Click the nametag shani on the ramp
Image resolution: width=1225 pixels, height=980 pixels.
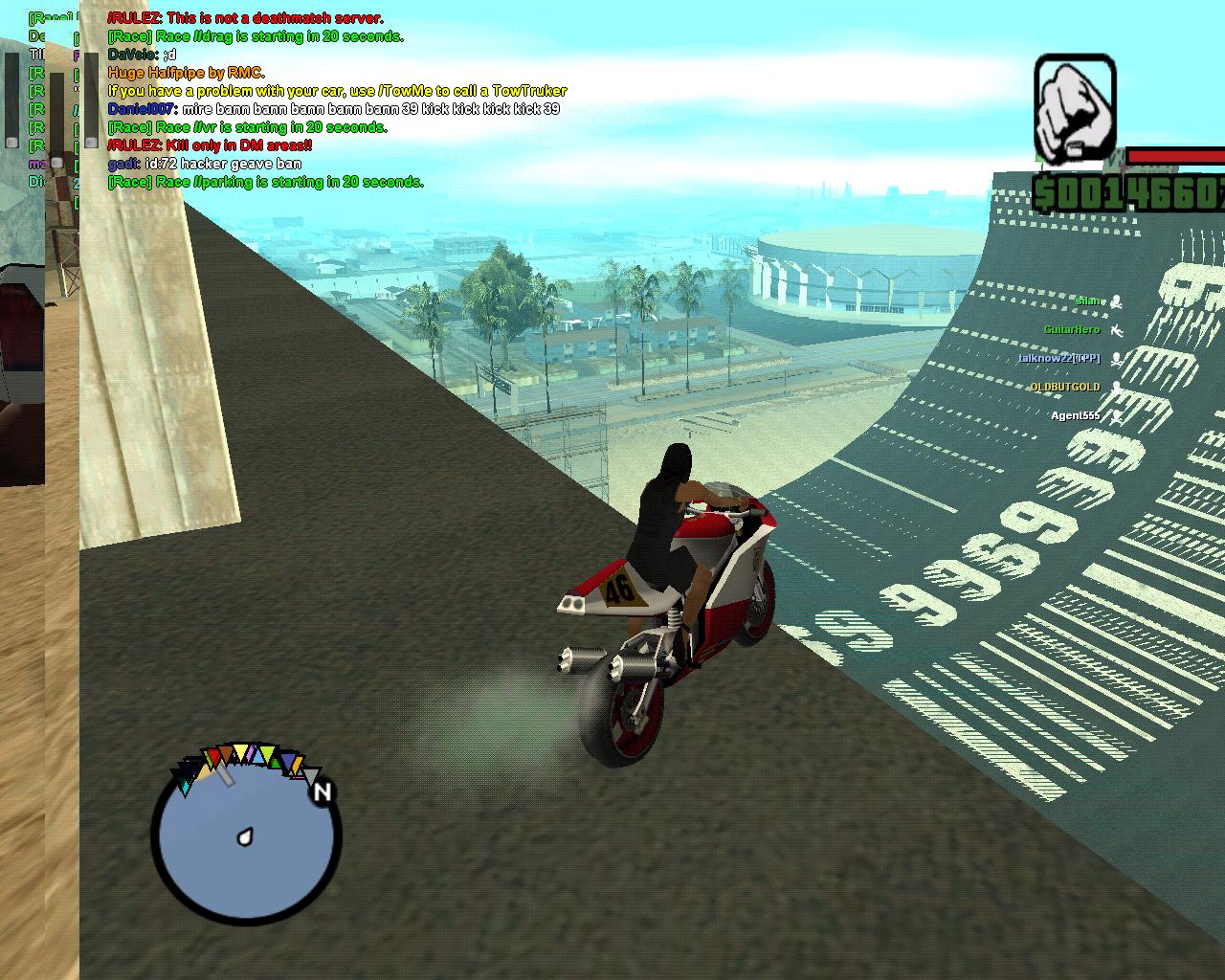click(1087, 301)
